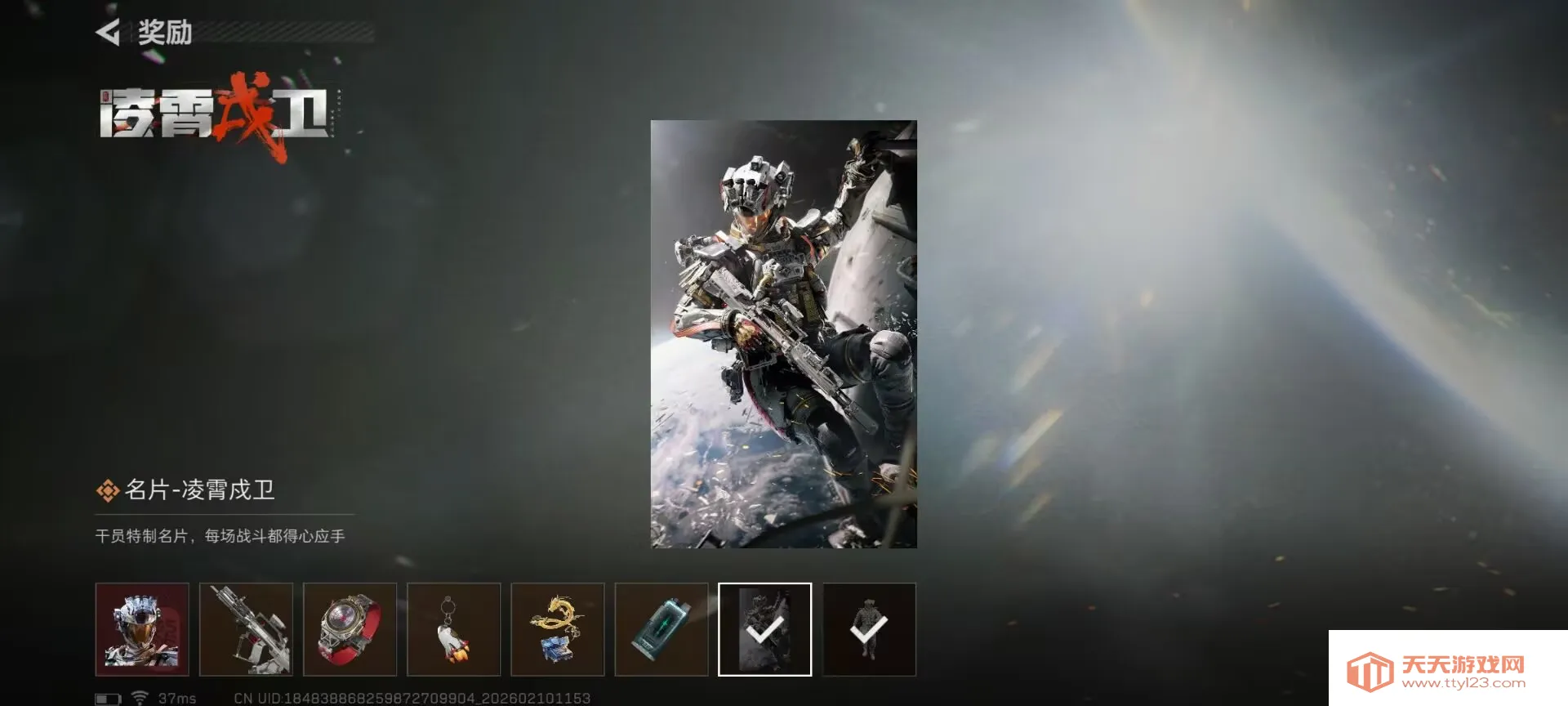Select the helmet reward thumbnail icon

coord(143,629)
